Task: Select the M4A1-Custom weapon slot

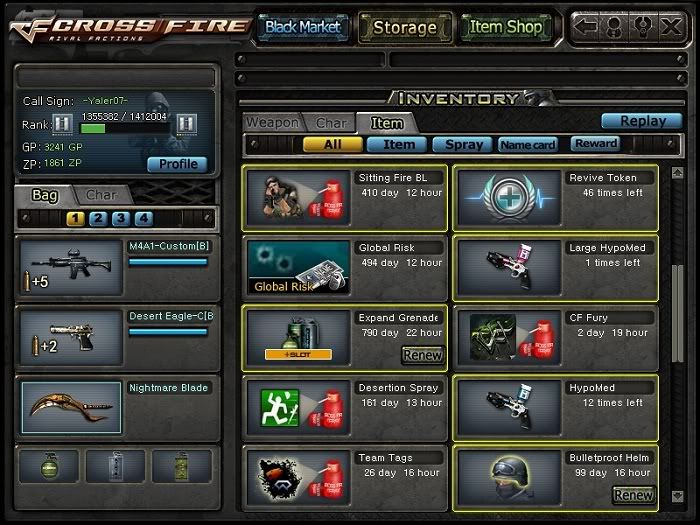Action: 118,267
